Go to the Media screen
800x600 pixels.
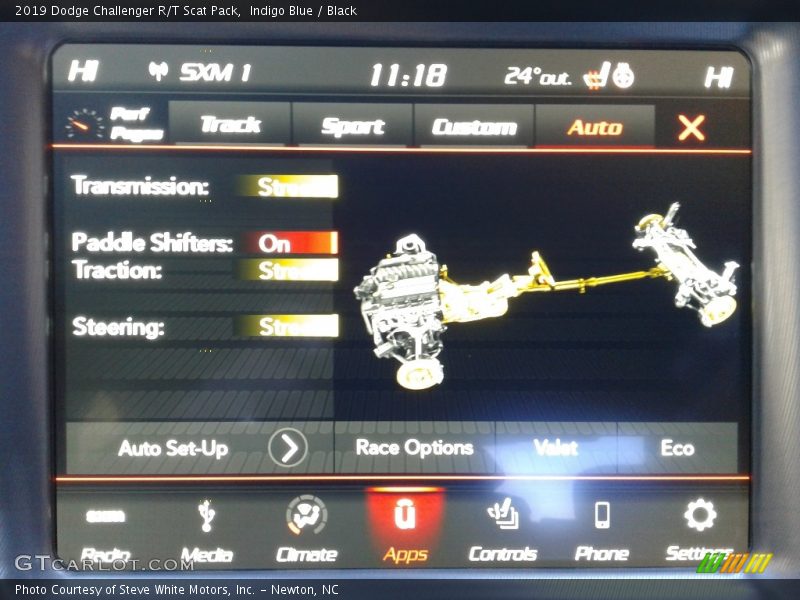(x=207, y=532)
